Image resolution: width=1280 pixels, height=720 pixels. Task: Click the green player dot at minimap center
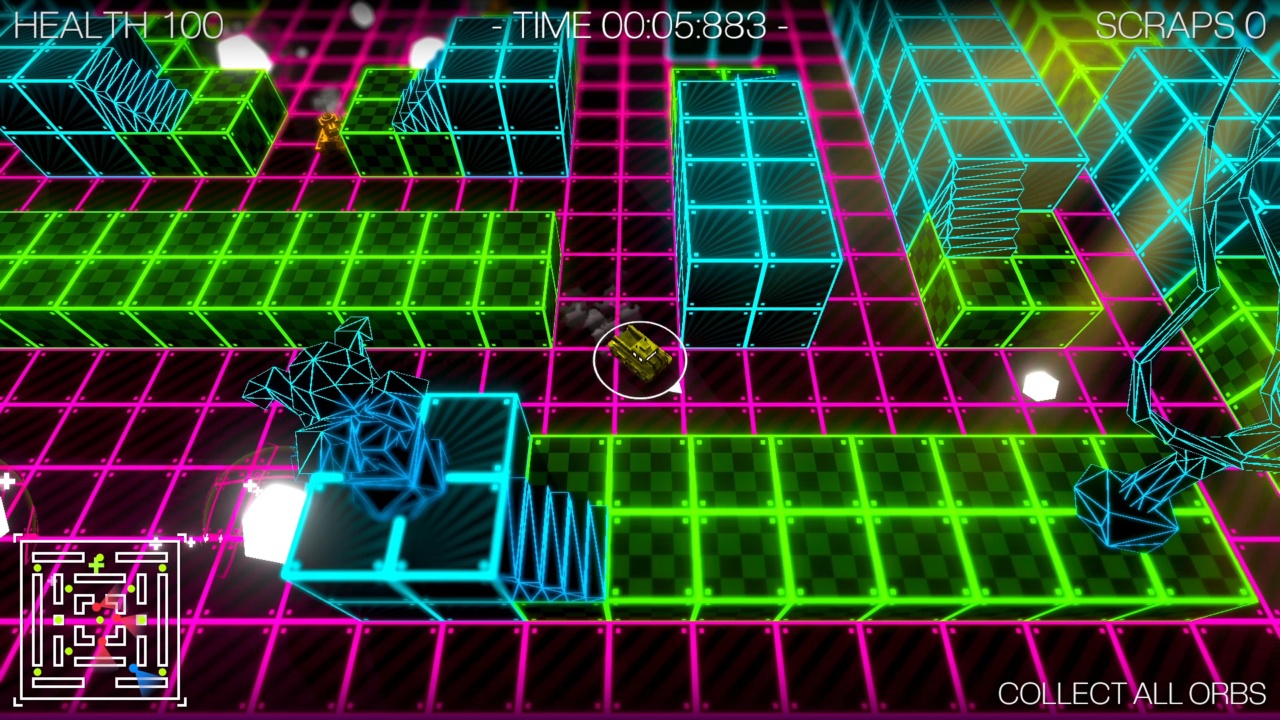click(101, 620)
